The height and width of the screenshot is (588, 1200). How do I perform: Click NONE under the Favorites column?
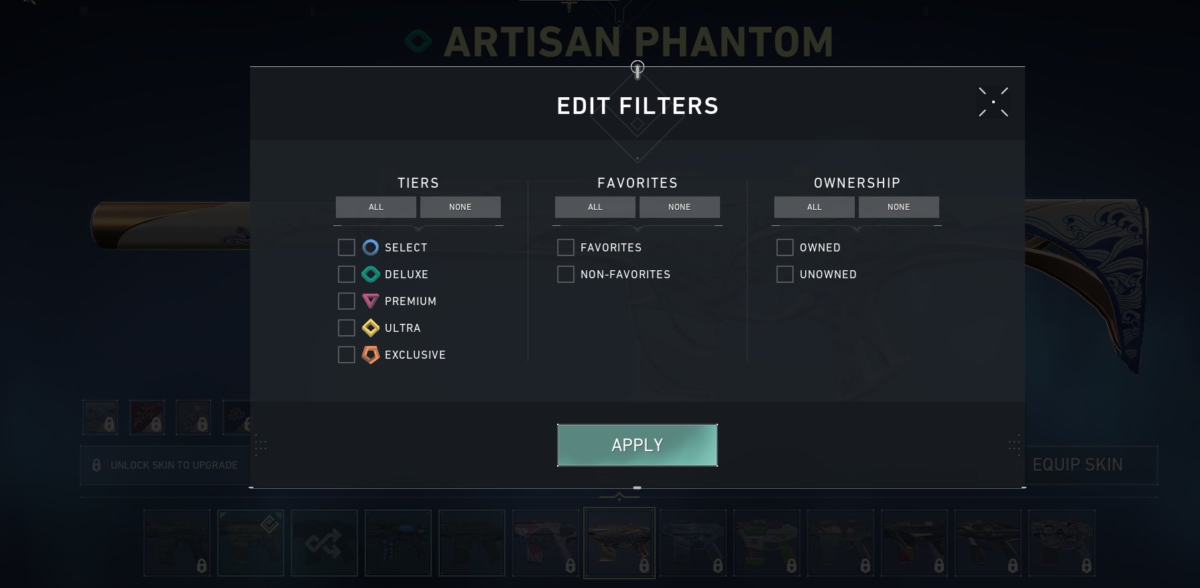[x=679, y=207]
